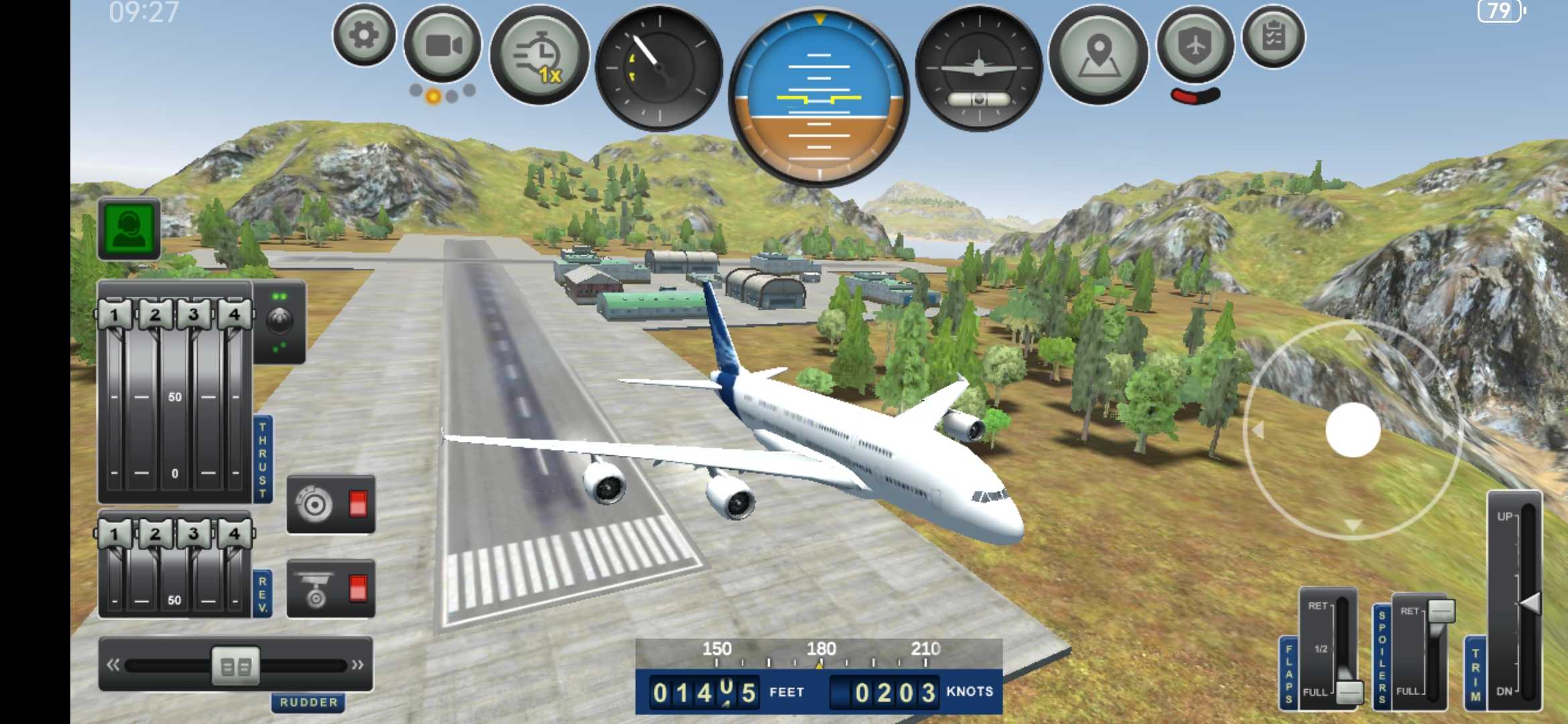Viewport: 1568px width, 724px height.
Task: Toggle the landing gear switch
Action: click(x=331, y=589)
